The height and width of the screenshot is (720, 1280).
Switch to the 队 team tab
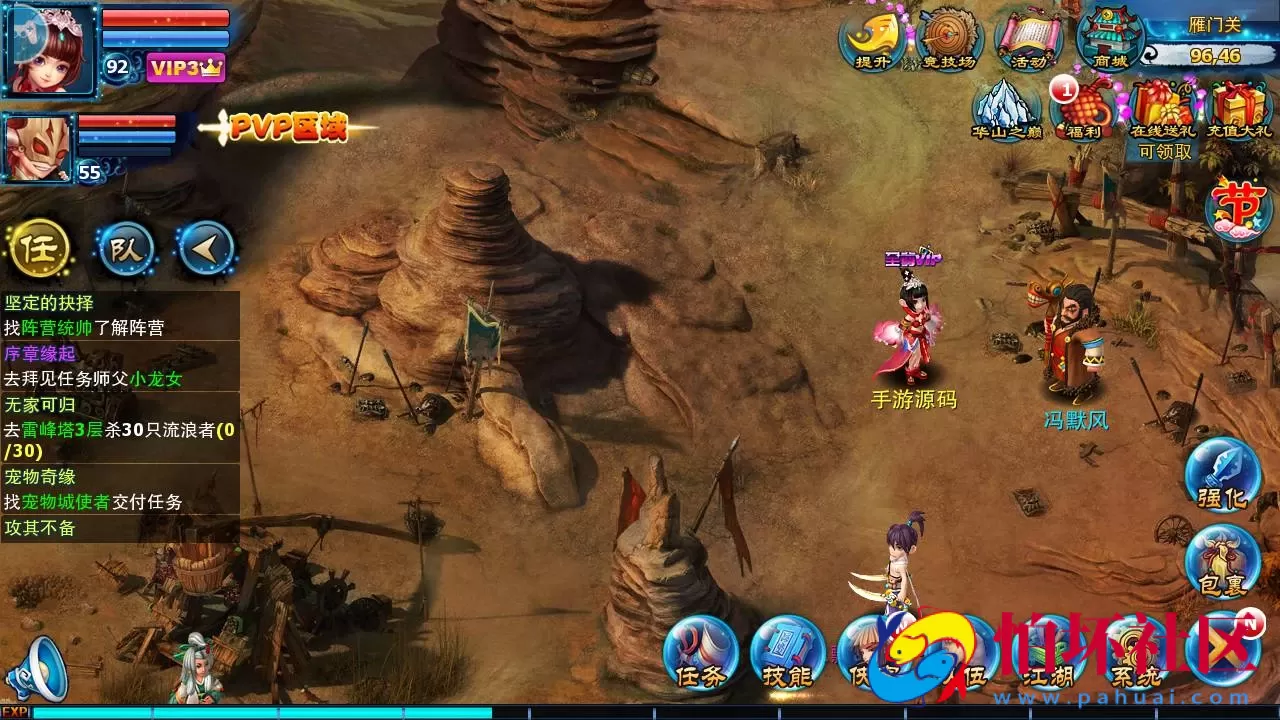pyautogui.click(x=126, y=248)
